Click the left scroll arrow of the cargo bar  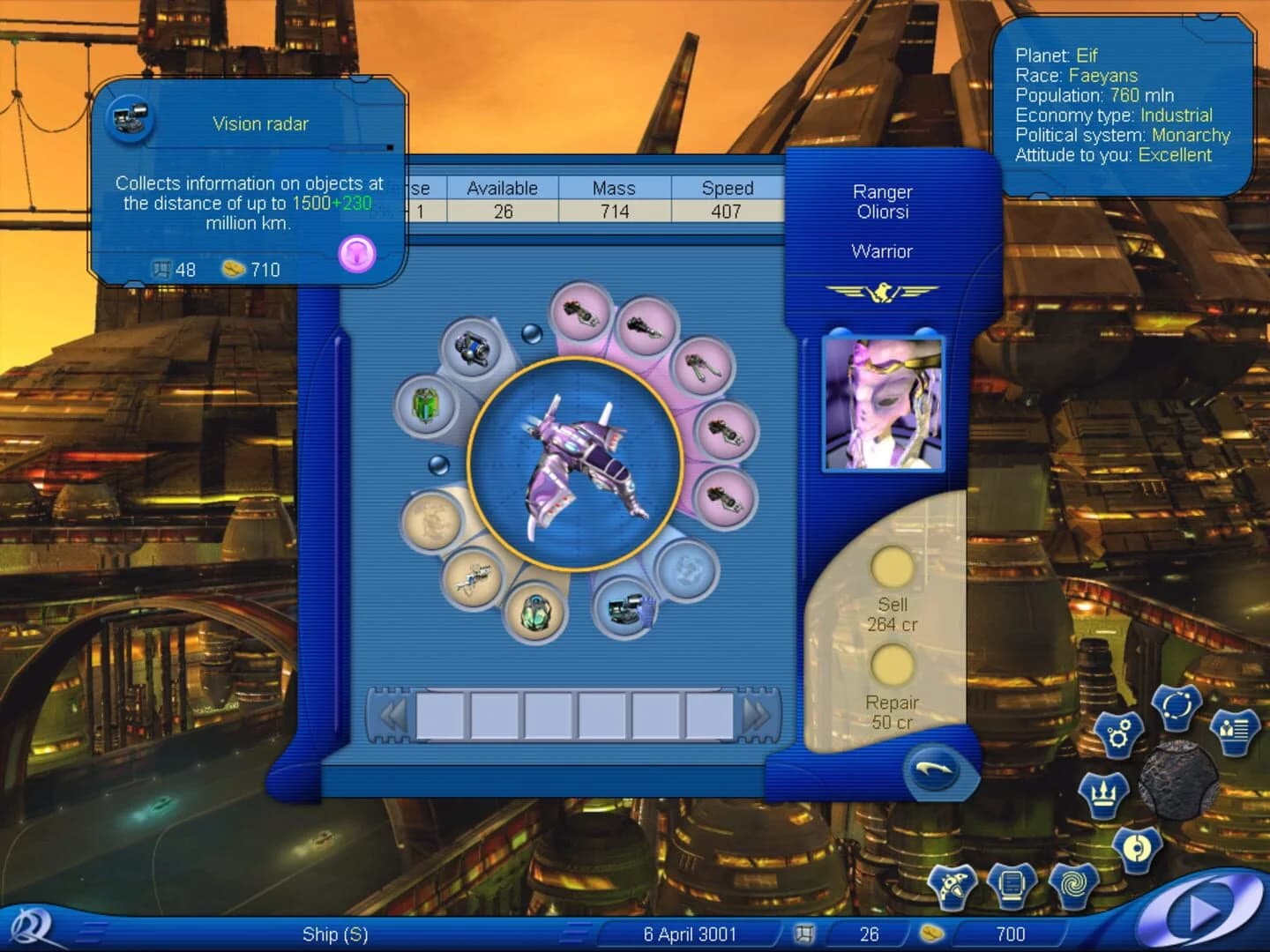click(x=392, y=712)
